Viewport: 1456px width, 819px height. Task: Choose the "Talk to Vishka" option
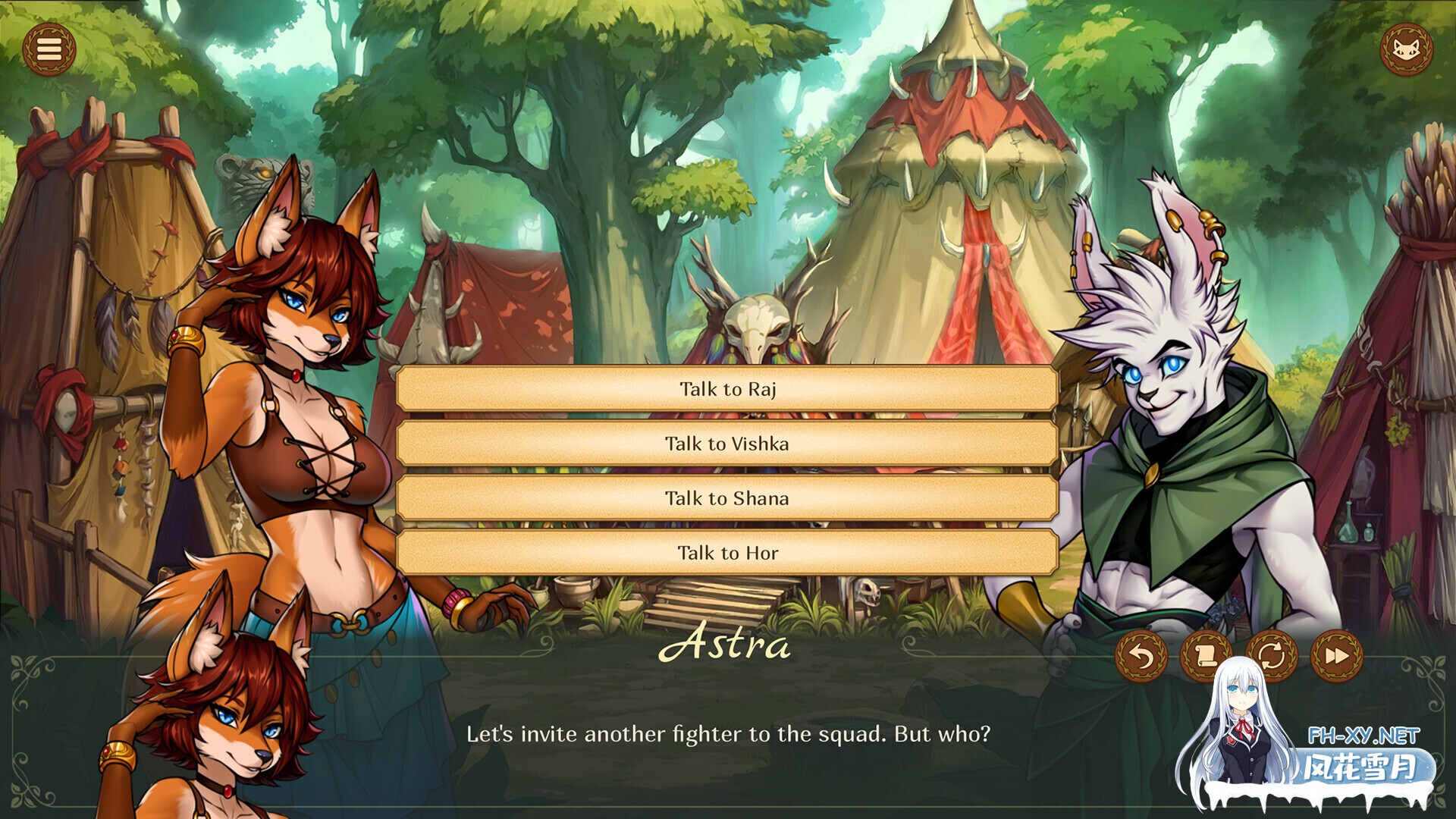pyautogui.click(x=726, y=444)
